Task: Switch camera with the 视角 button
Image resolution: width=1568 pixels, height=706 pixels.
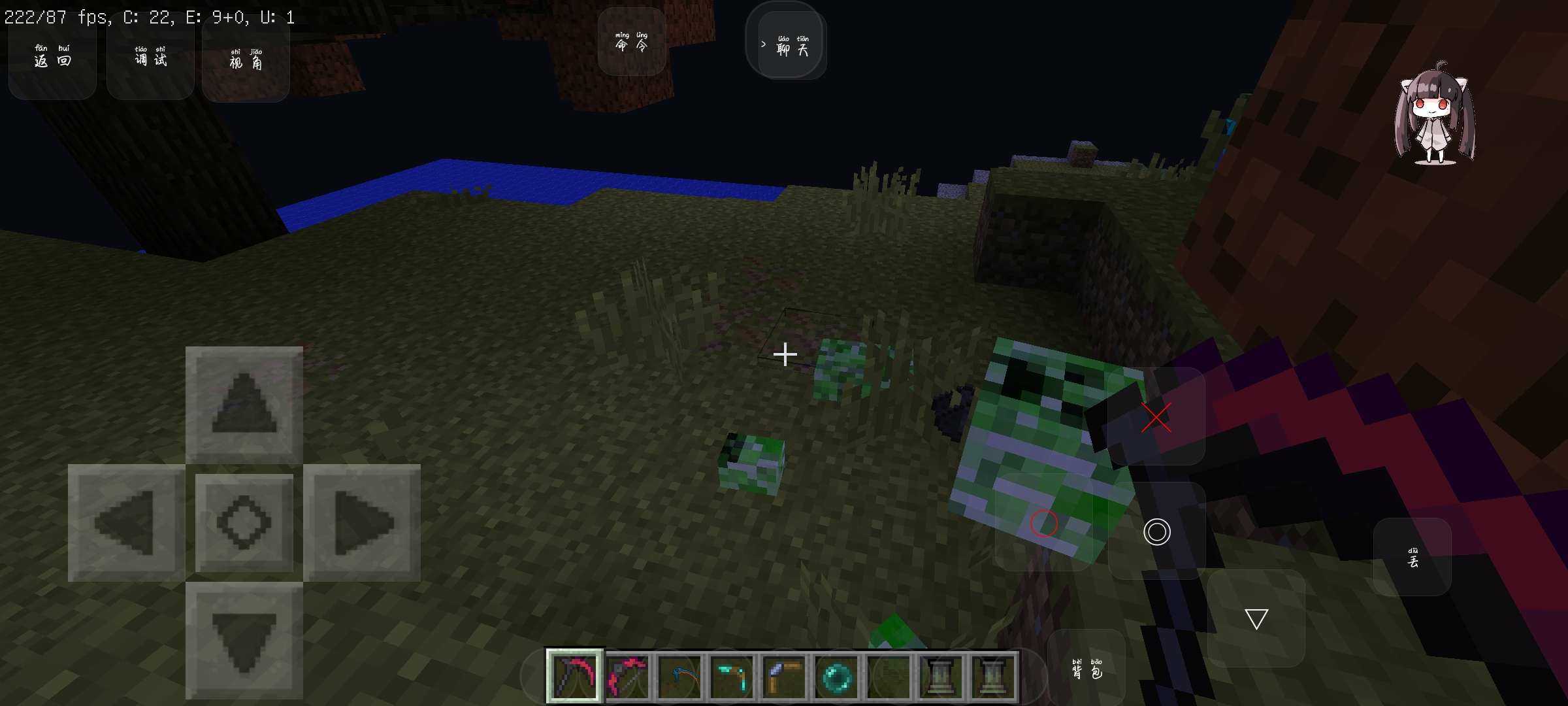Action: (246, 60)
